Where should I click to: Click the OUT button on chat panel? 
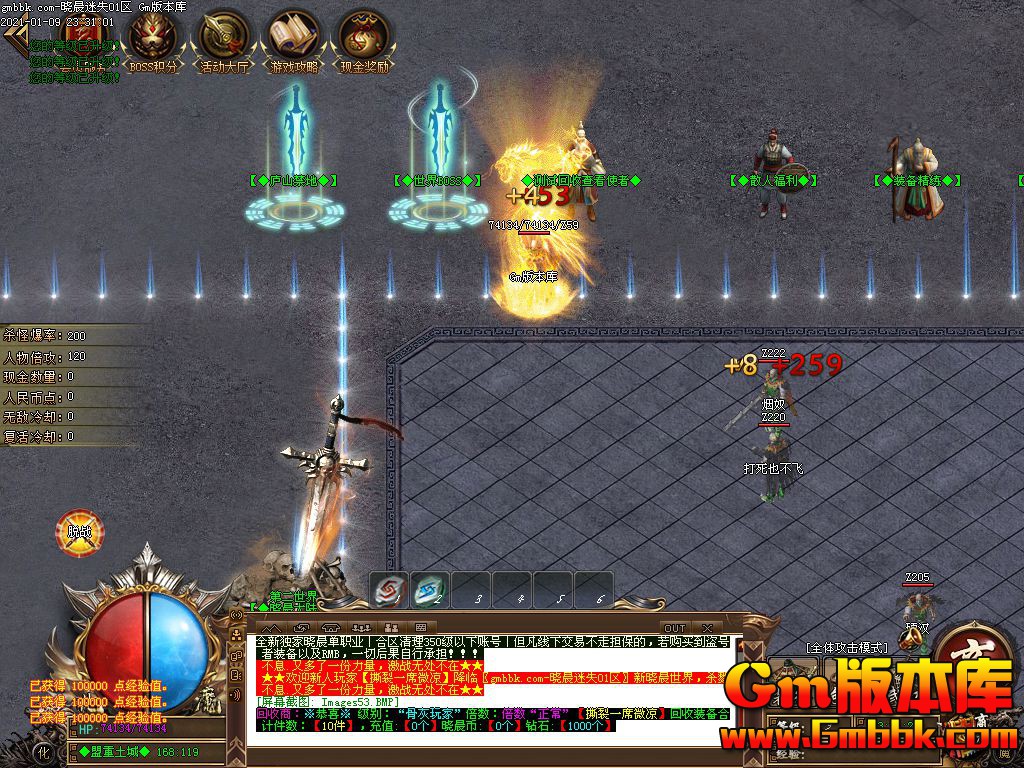coord(675,628)
